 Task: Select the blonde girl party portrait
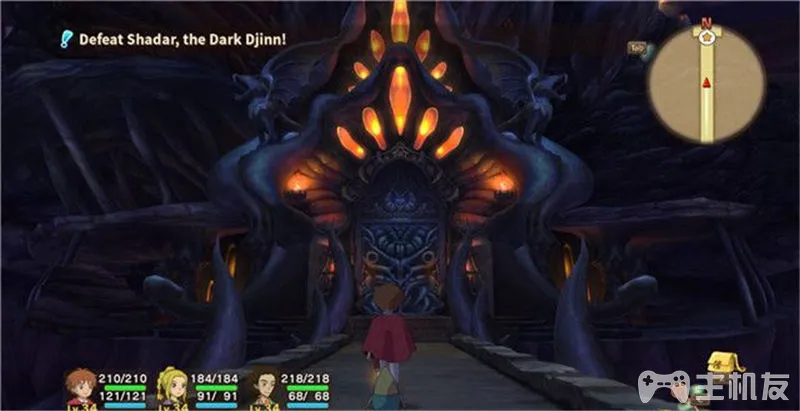coord(172,385)
